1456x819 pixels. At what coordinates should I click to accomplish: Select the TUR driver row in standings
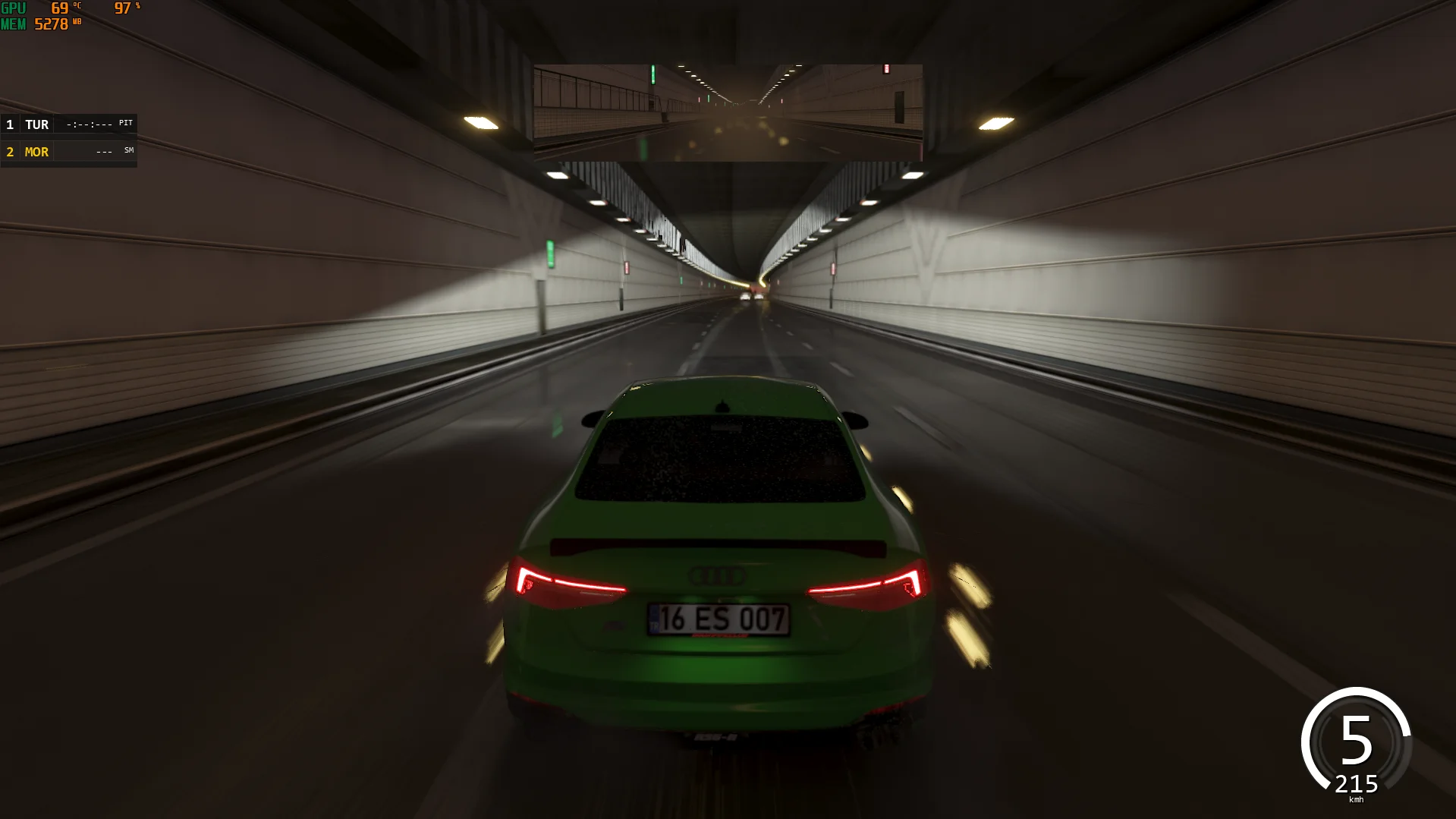click(x=68, y=124)
